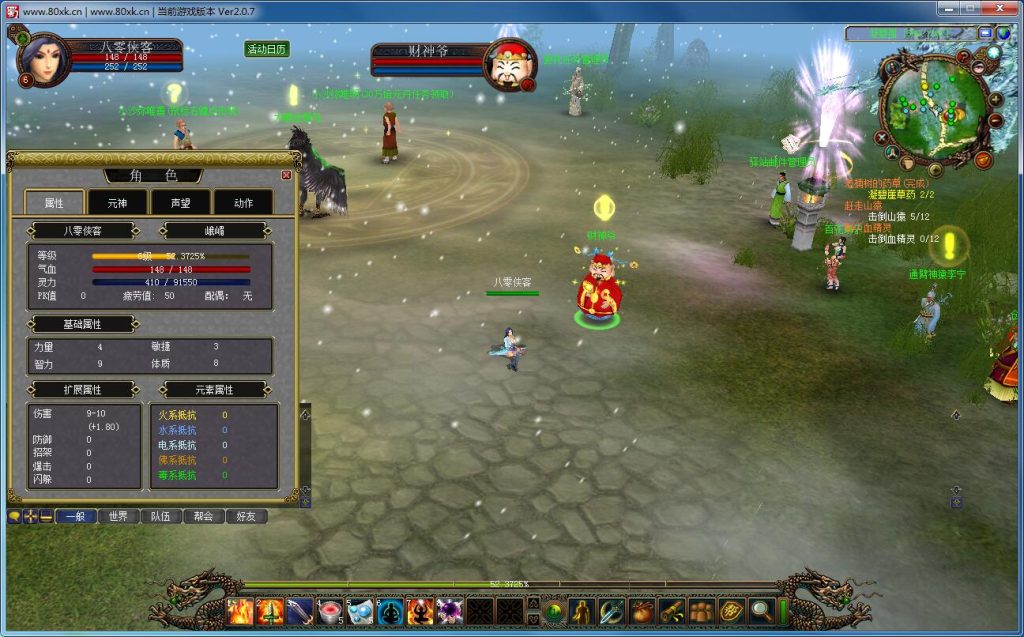Screen dimensions: 1024x637
Task: Choose the 帮会 guild chat channel
Action: click(x=204, y=517)
